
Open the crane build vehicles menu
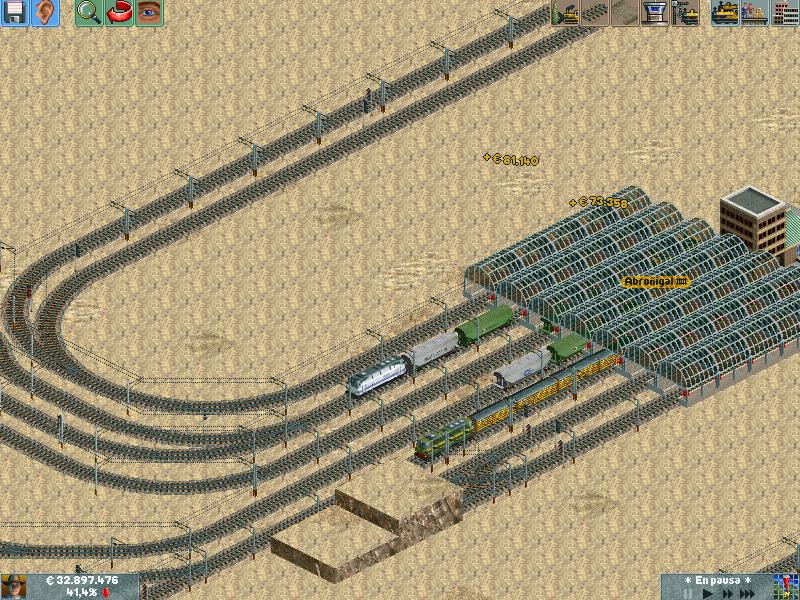[x=686, y=13]
